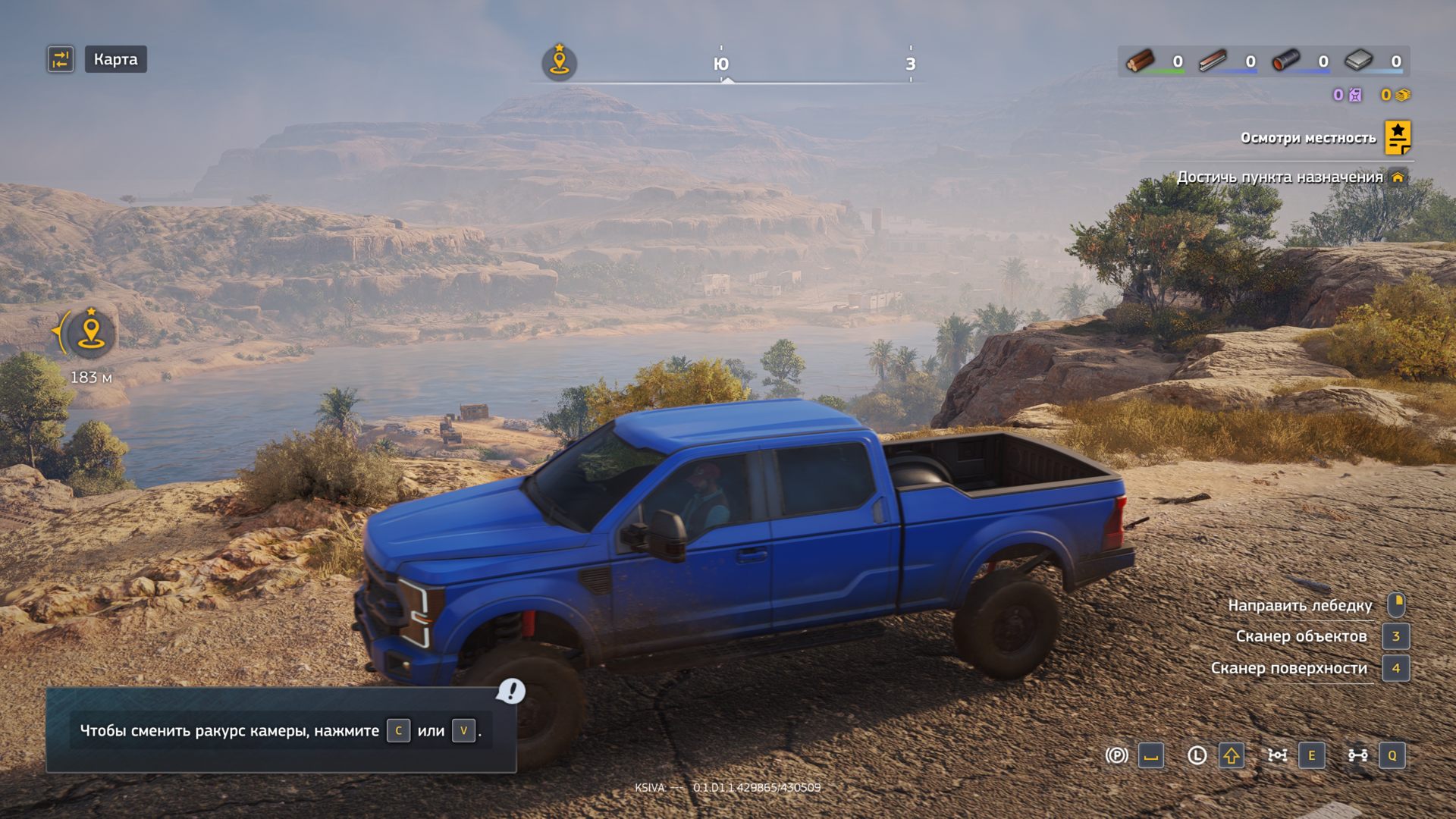
Task: Toggle the all-wheel drive axle icon
Action: coord(1357,755)
